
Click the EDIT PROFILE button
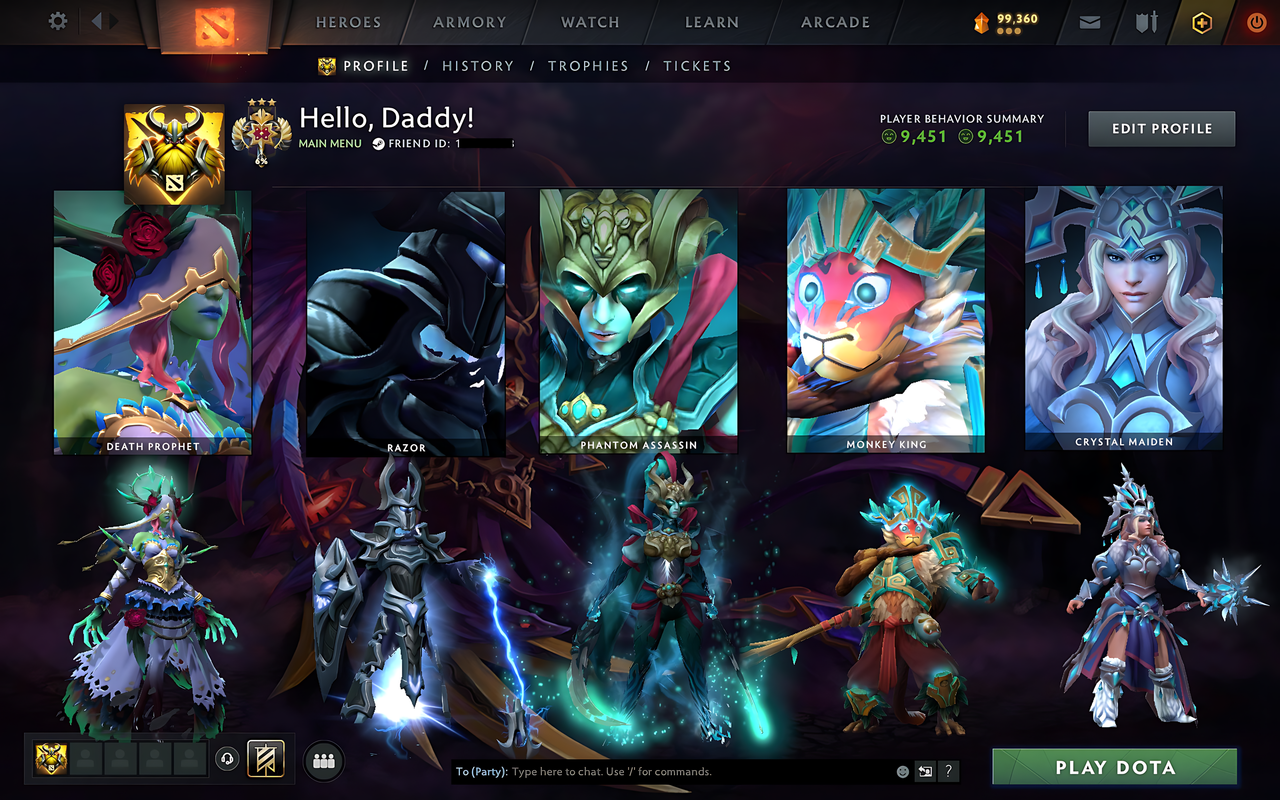[x=1161, y=128]
